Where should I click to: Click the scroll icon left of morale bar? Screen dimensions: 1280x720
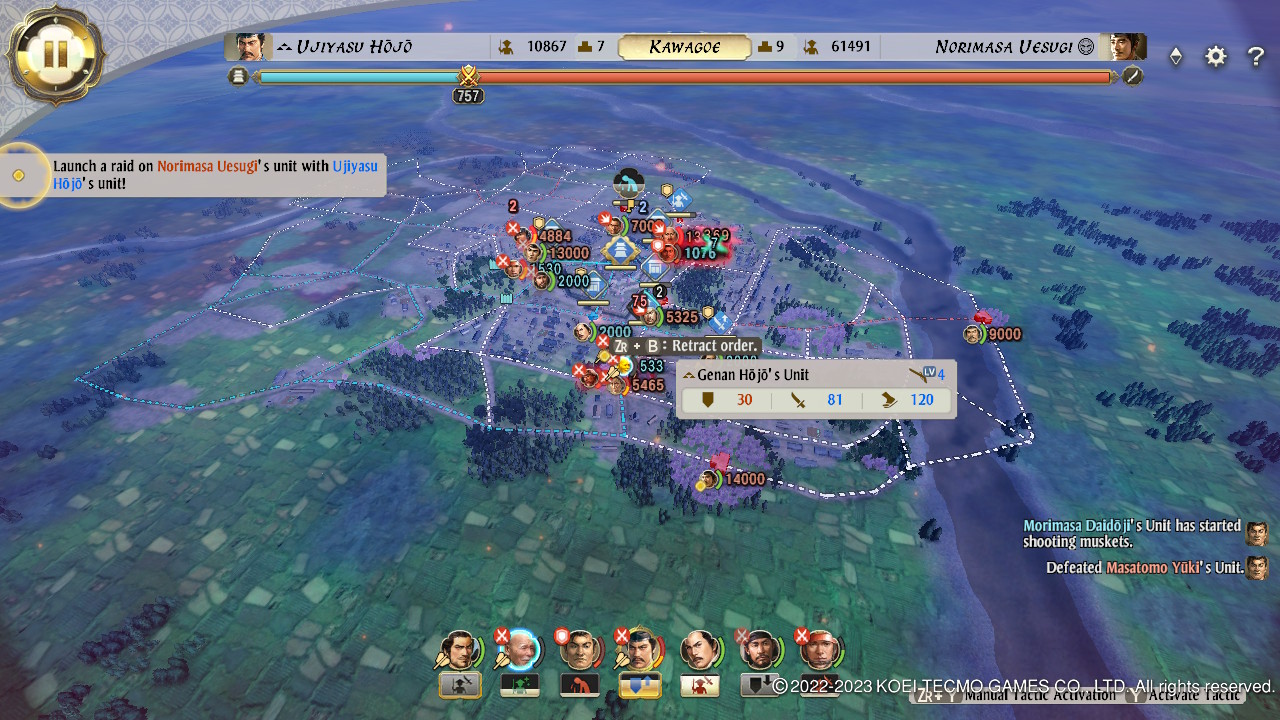click(x=238, y=76)
